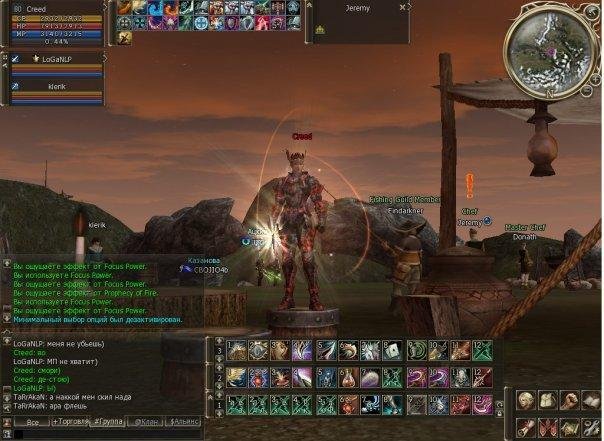Open the $Альянс alliance chat tab
Image resolution: width=604 pixels, height=441 pixels.
185,423
